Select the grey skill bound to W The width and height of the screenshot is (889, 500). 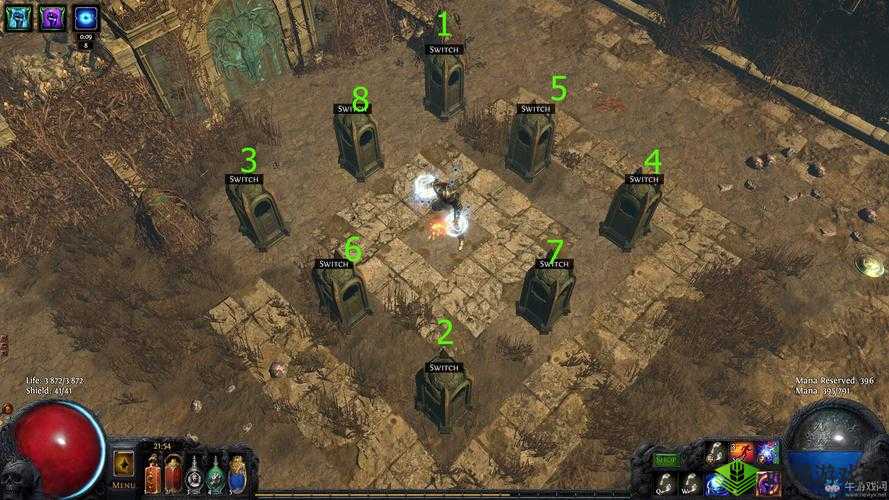690,482
